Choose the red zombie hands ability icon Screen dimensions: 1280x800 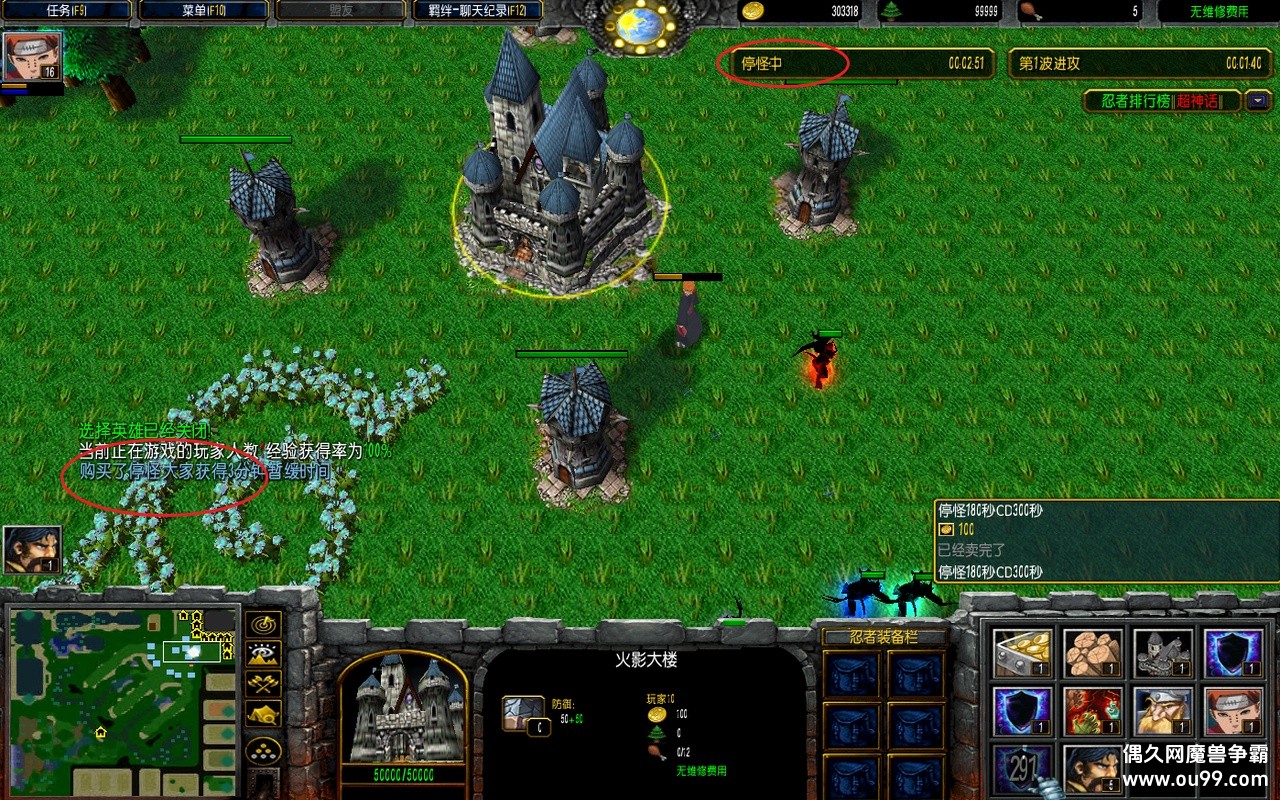[x=1092, y=711]
